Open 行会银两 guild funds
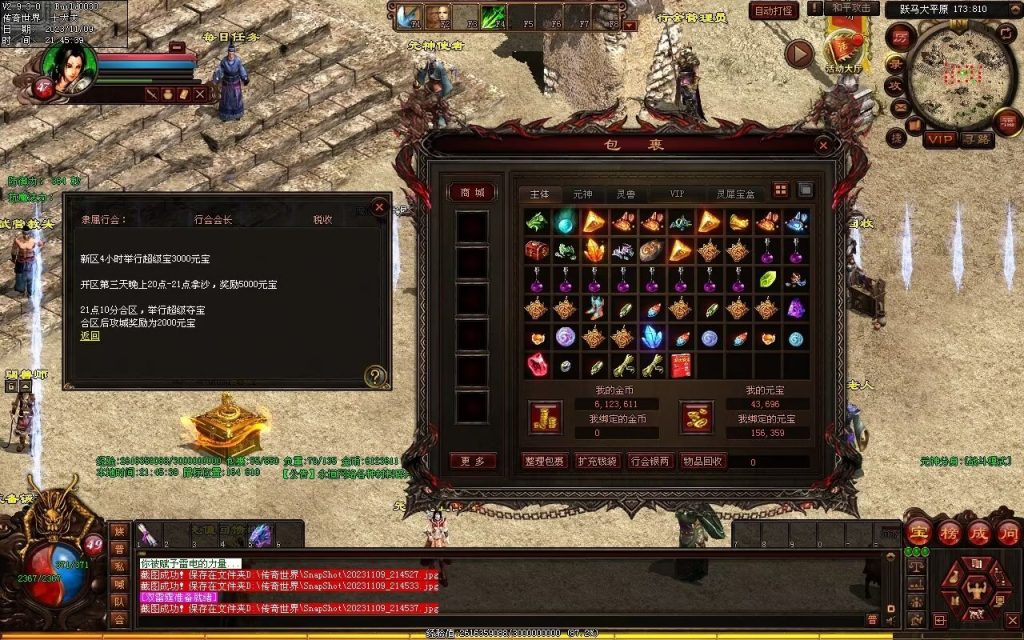 650,461
